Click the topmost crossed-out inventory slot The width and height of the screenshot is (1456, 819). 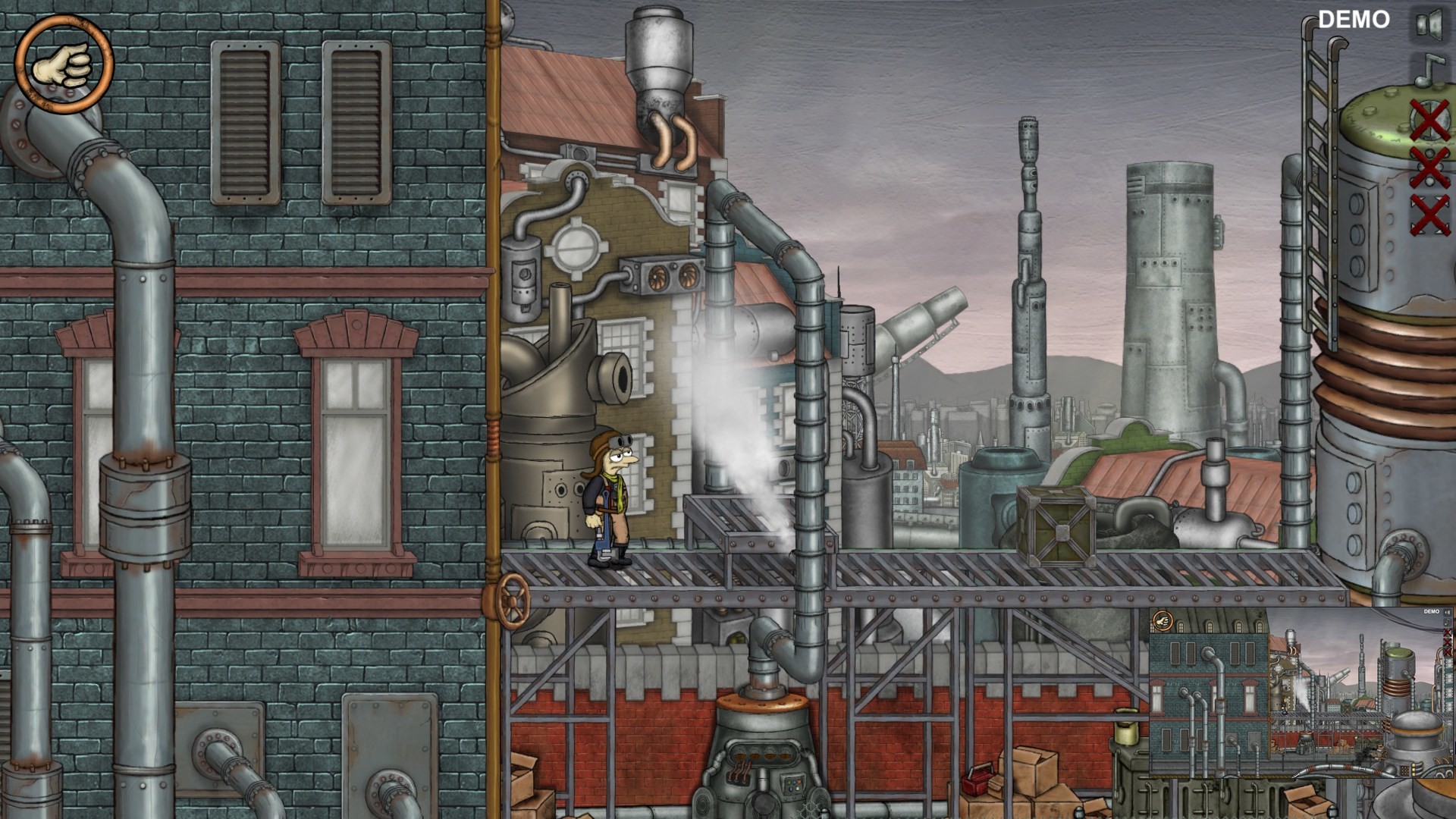[x=1429, y=120]
